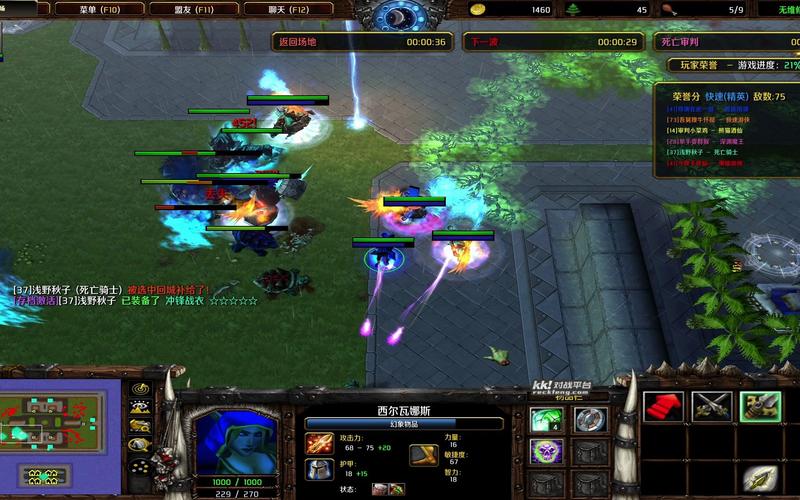Select the round shield inventory item
This screenshot has height=500, width=800.
pyautogui.click(x=590, y=419)
